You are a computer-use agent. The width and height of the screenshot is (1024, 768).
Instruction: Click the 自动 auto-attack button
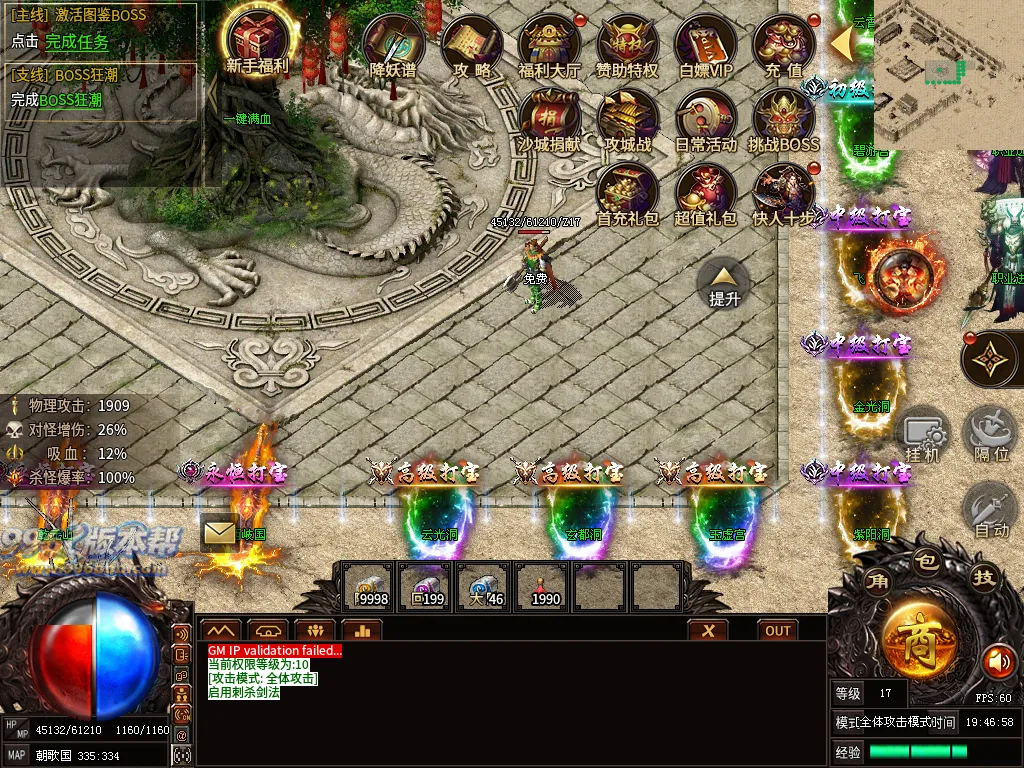coord(991,511)
